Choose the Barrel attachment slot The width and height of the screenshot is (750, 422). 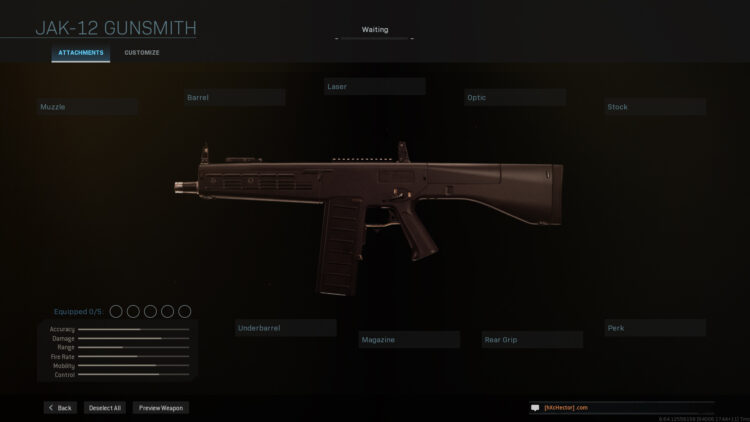235,98
